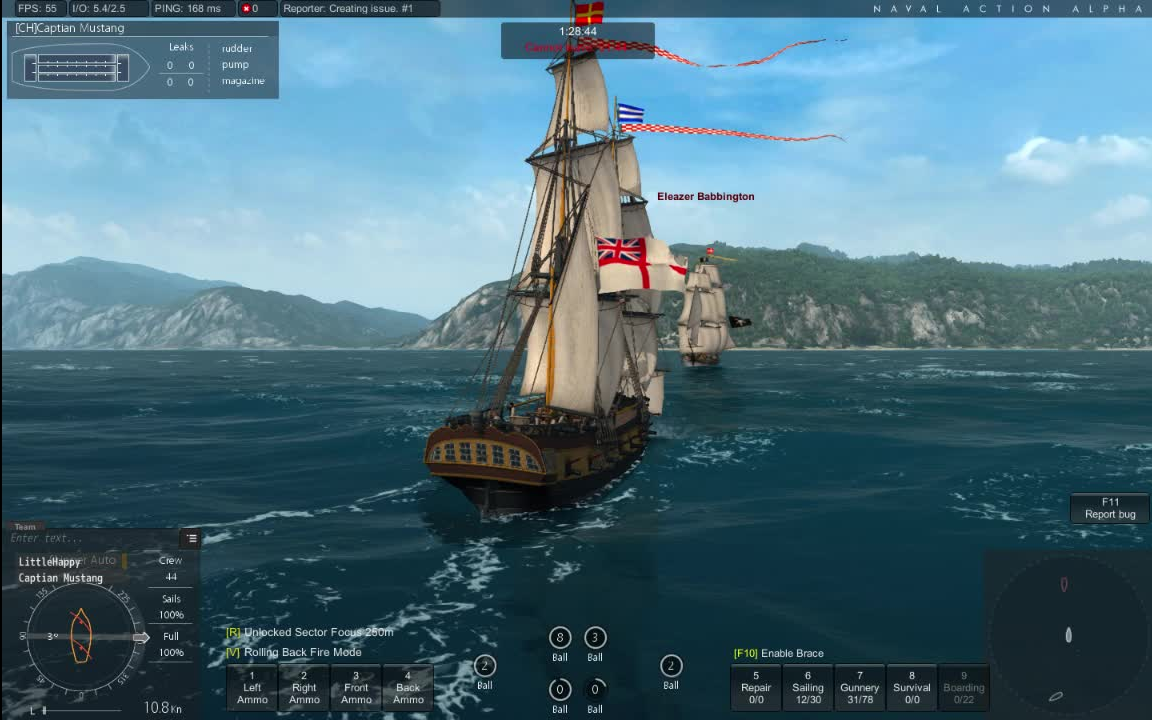Select the ship damage diagram panel

pyautogui.click(x=78, y=68)
